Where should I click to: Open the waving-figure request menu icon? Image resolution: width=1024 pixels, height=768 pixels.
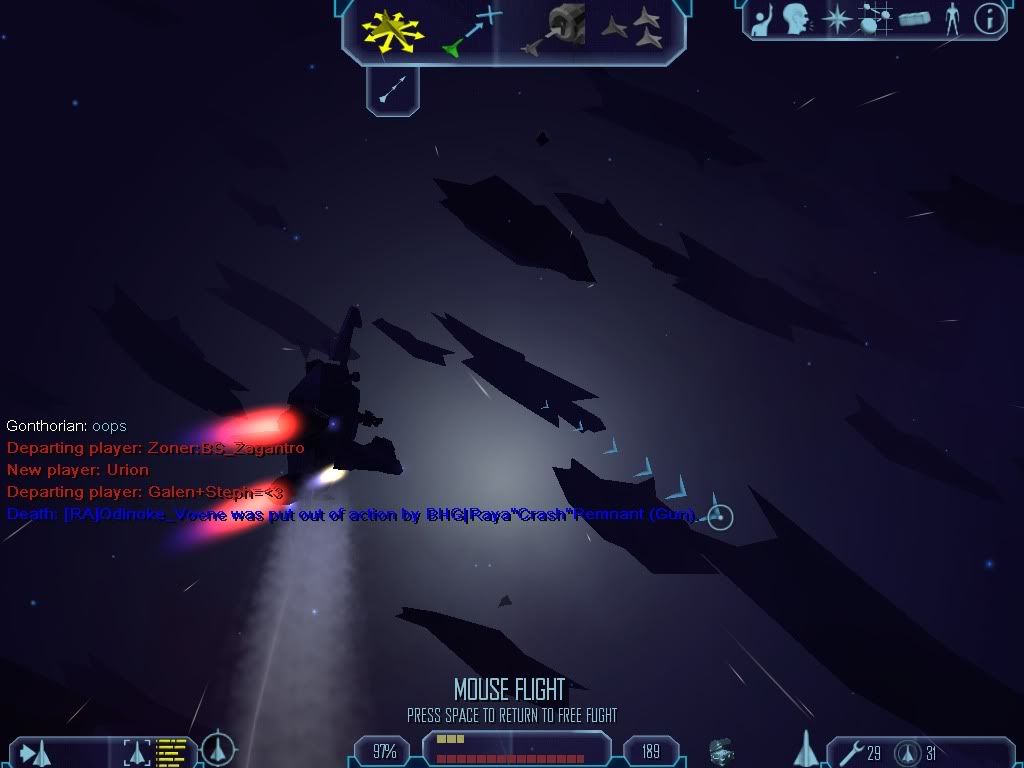(764, 19)
